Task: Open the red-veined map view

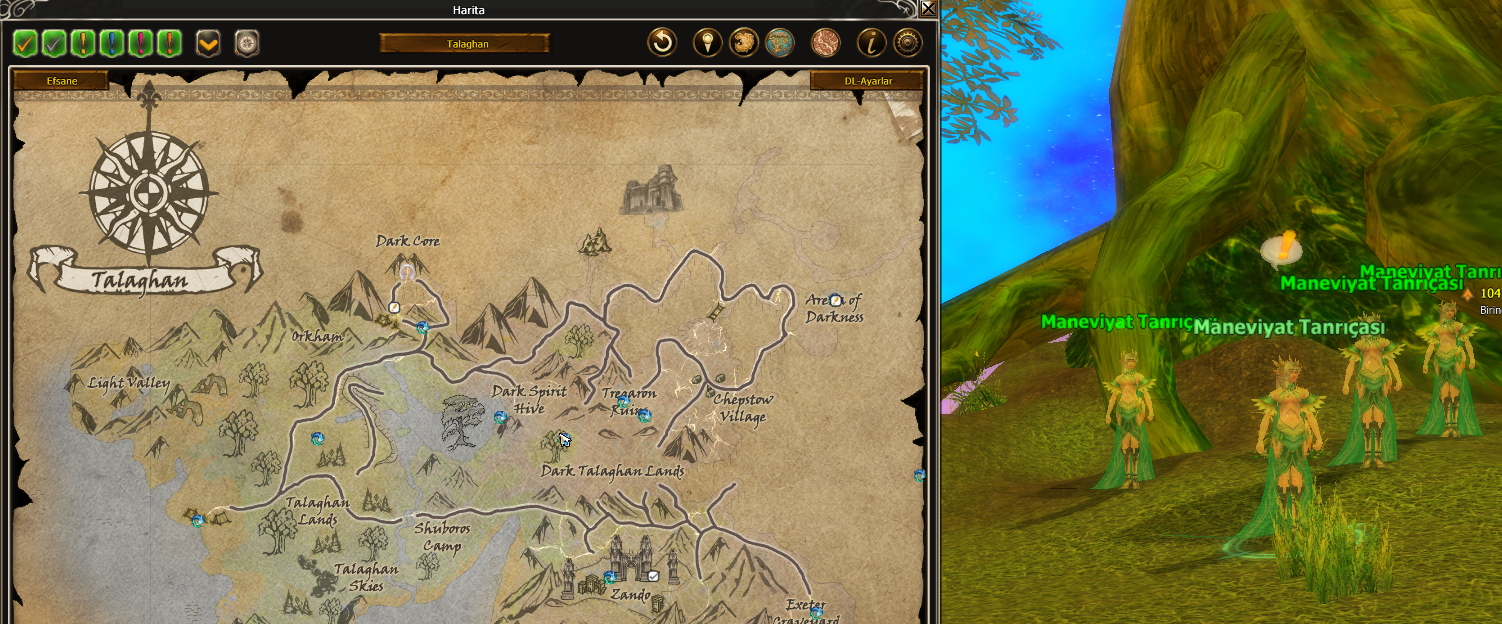Action: 825,42
